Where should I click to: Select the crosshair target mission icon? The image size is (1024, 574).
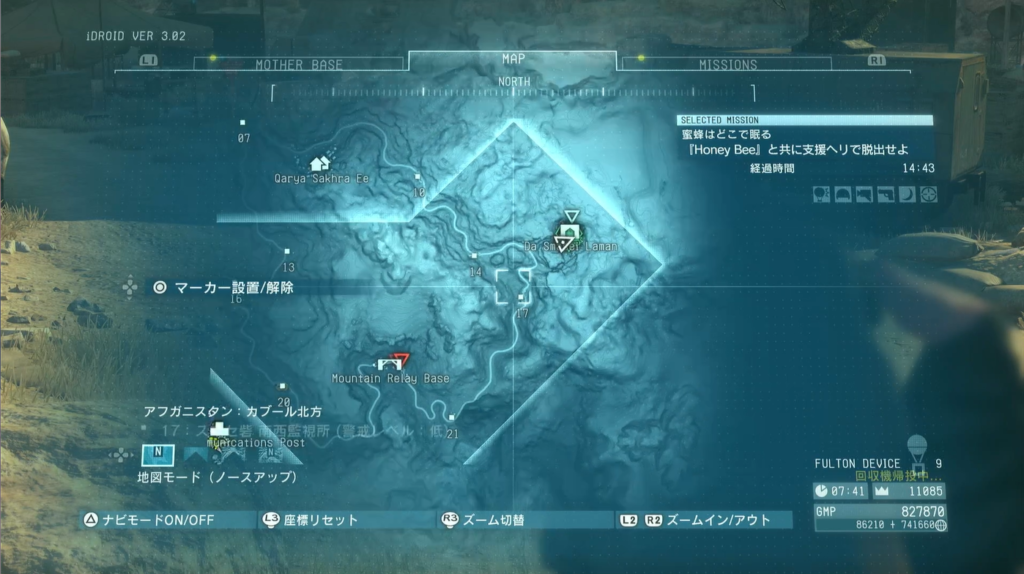pyautogui.click(x=929, y=195)
